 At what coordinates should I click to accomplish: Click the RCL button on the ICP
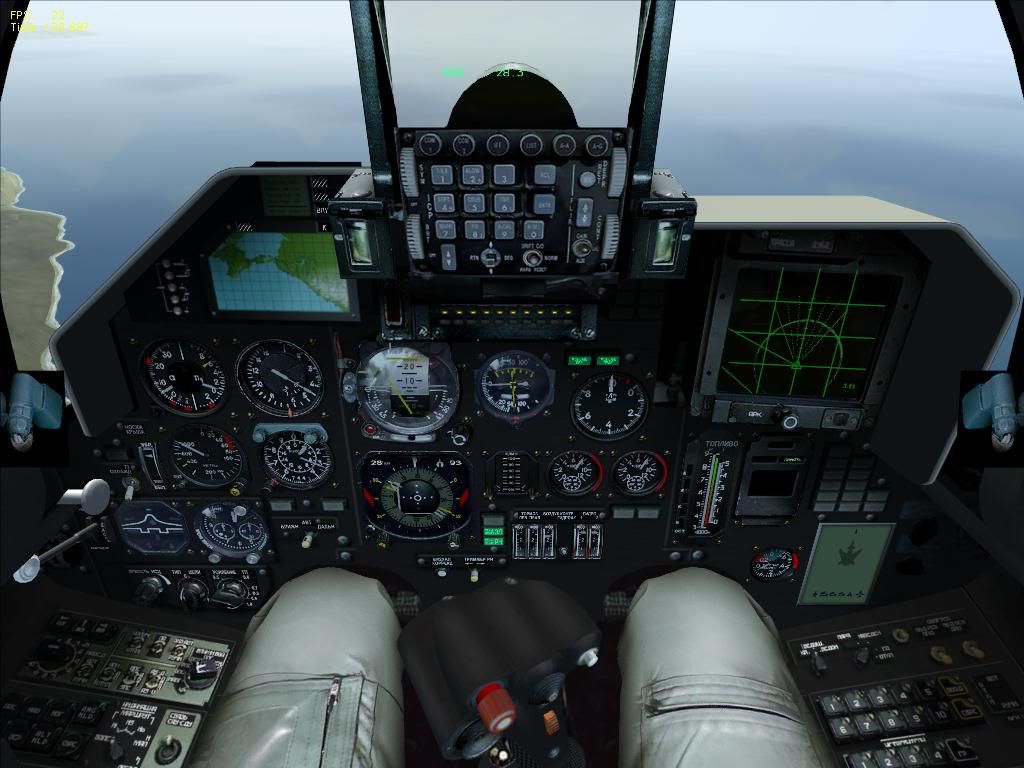click(x=543, y=175)
